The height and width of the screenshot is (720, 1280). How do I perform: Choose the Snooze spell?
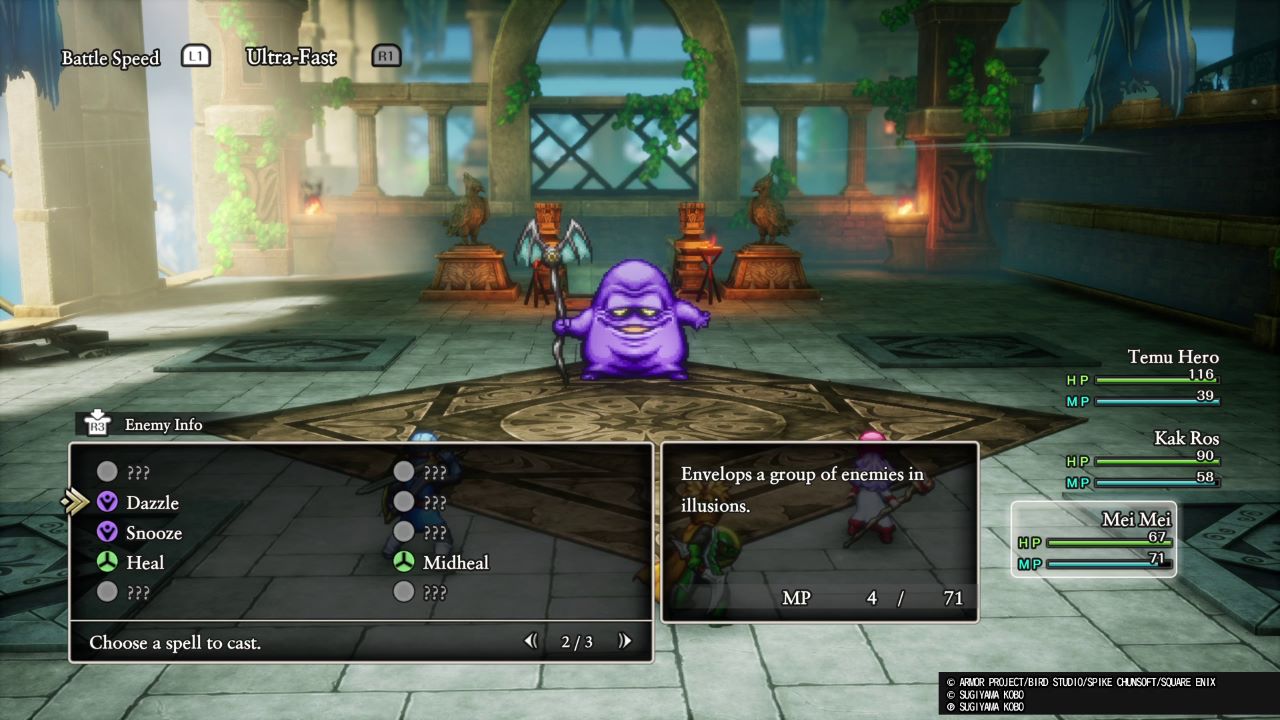(x=153, y=533)
